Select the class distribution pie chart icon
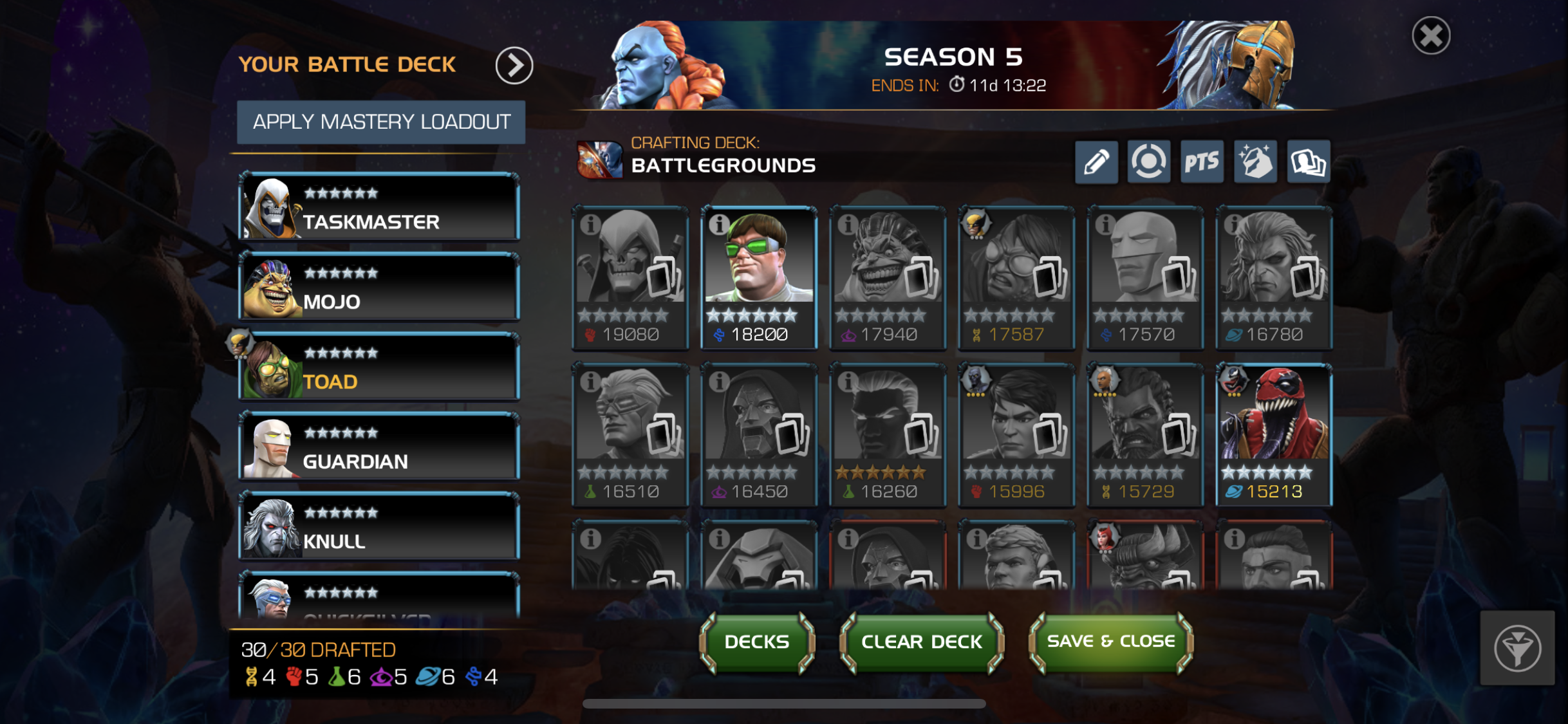The height and width of the screenshot is (724, 1568). pyautogui.click(x=1150, y=162)
